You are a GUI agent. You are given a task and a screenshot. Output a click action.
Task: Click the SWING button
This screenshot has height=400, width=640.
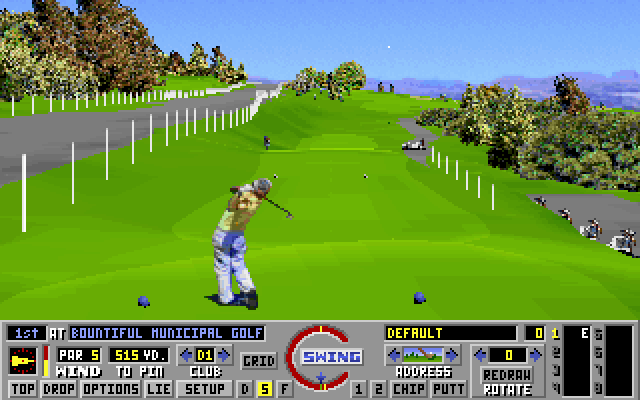click(321, 357)
